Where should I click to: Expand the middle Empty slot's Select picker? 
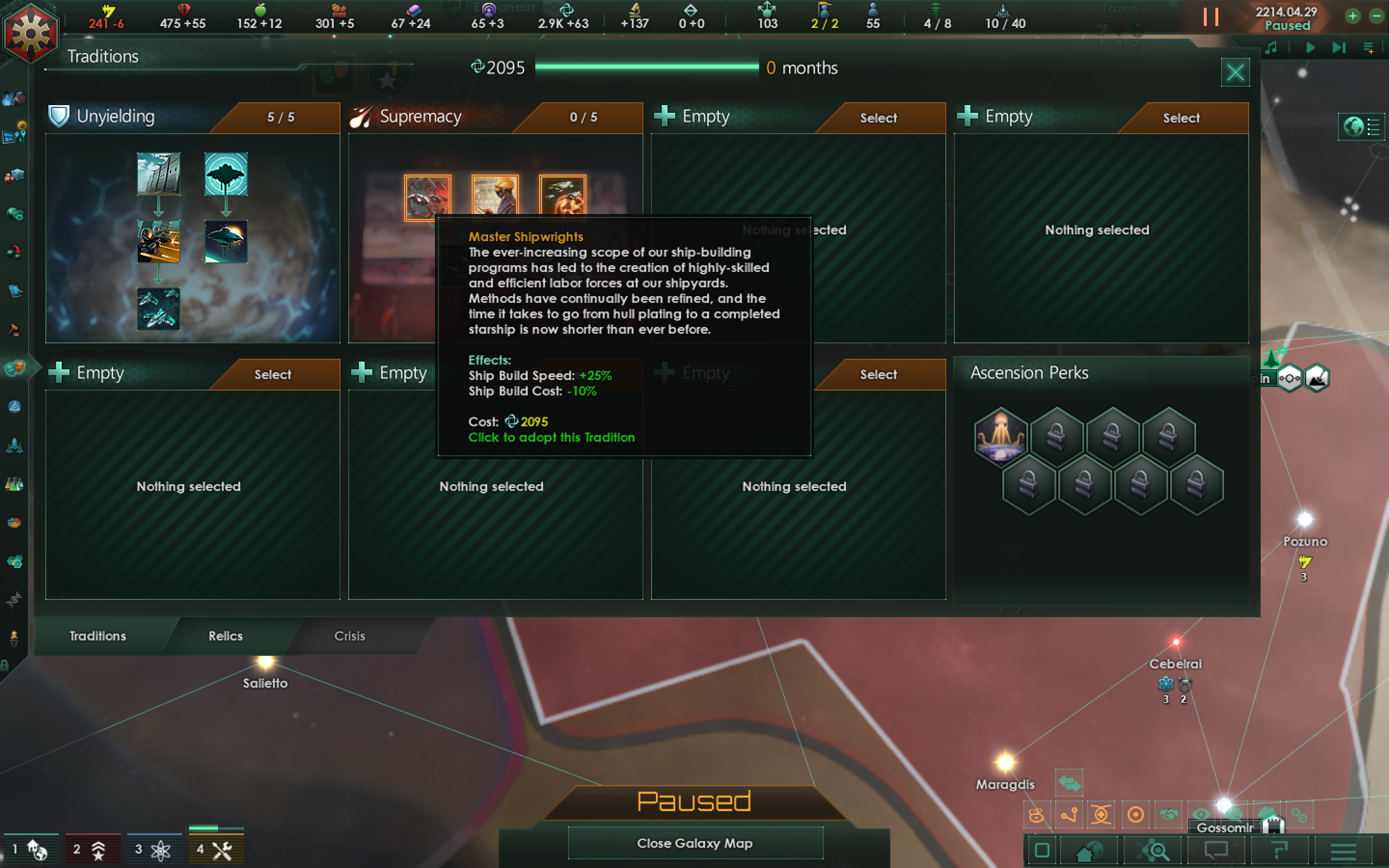pyautogui.click(x=878, y=374)
